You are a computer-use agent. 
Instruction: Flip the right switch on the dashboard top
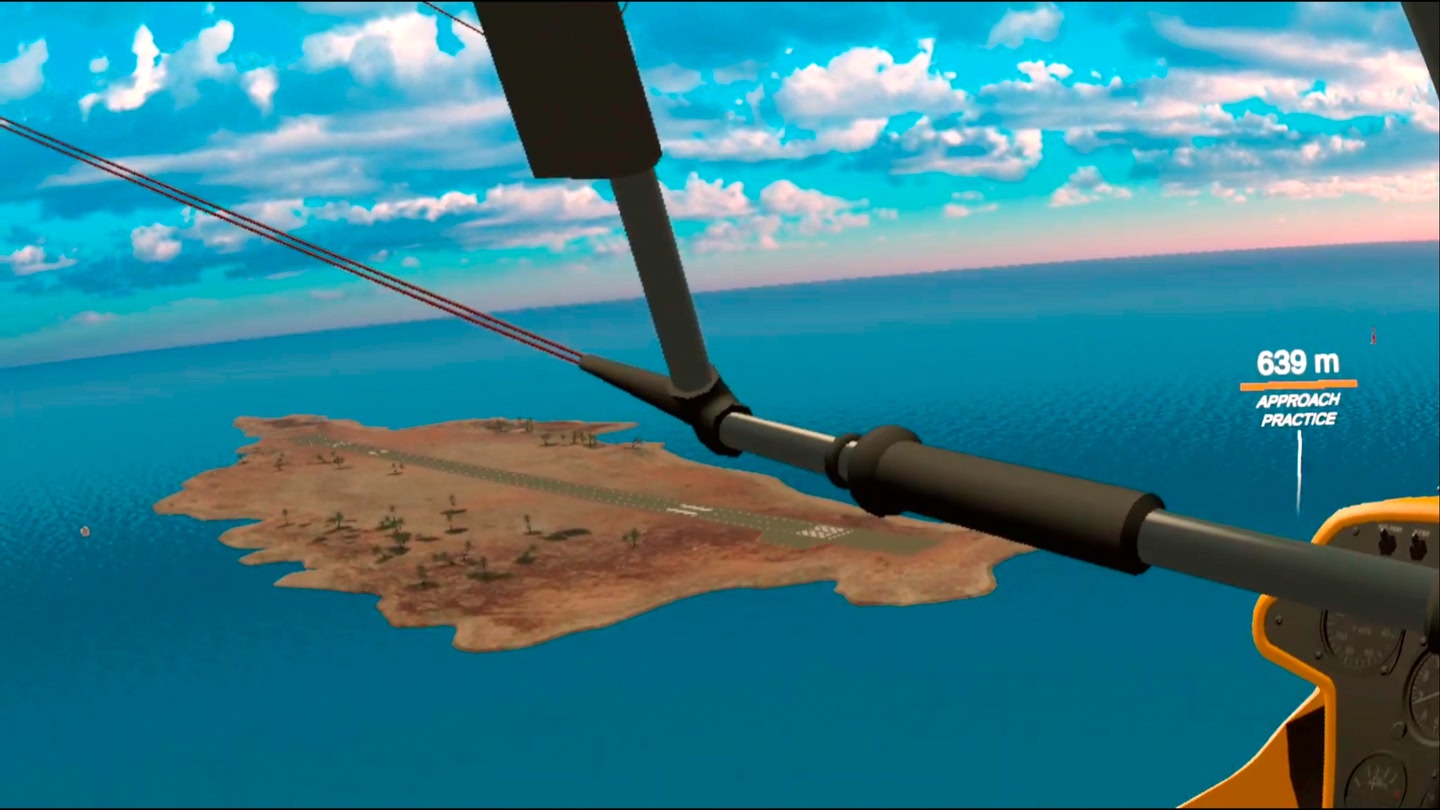pos(1417,548)
